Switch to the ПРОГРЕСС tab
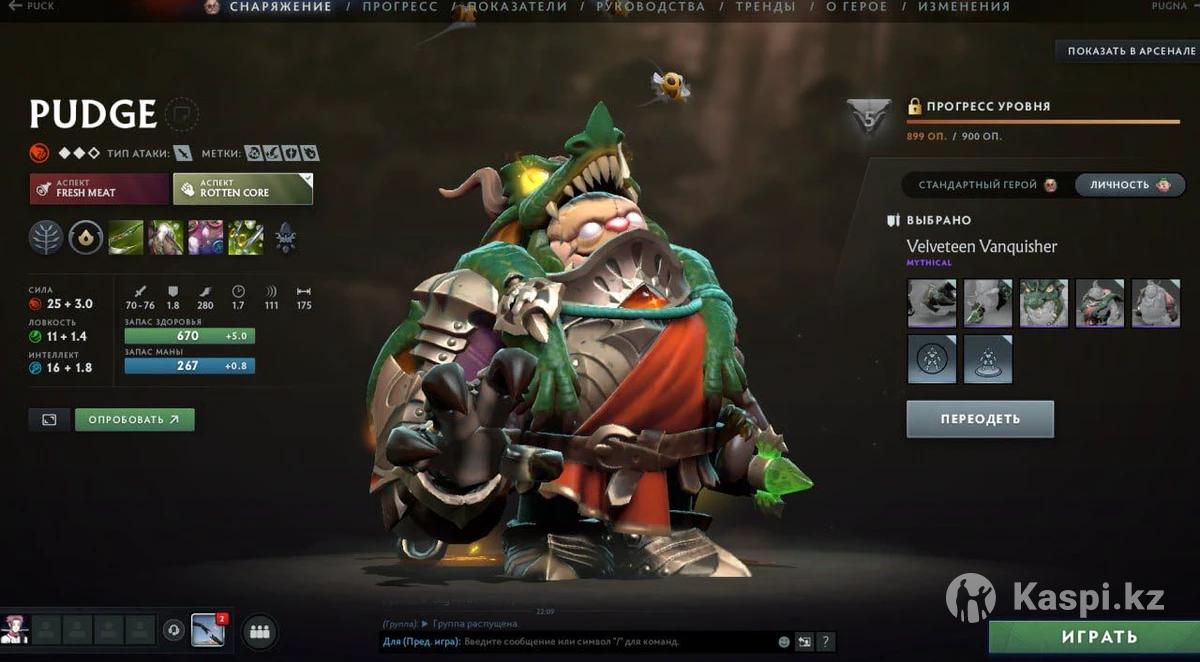The height and width of the screenshot is (662, 1200). [399, 7]
